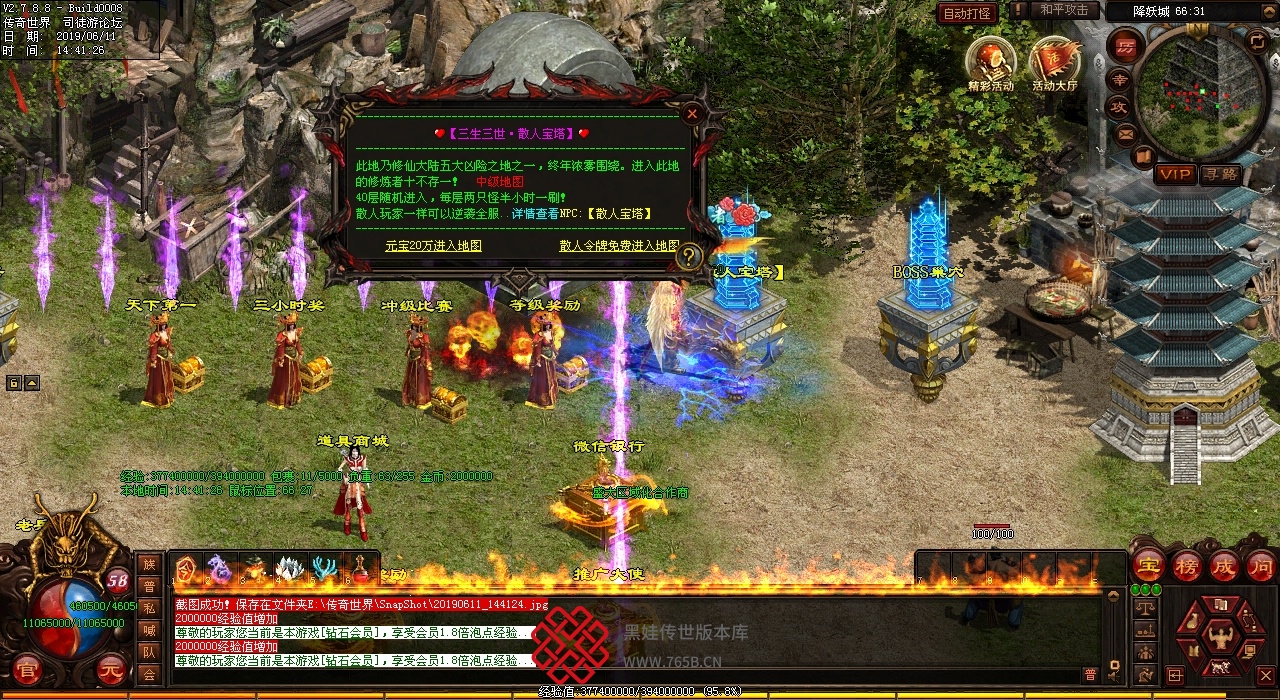Open 精彩活动 drum icon
Viewport: 1280px width, 700px height.
[990, 60]
